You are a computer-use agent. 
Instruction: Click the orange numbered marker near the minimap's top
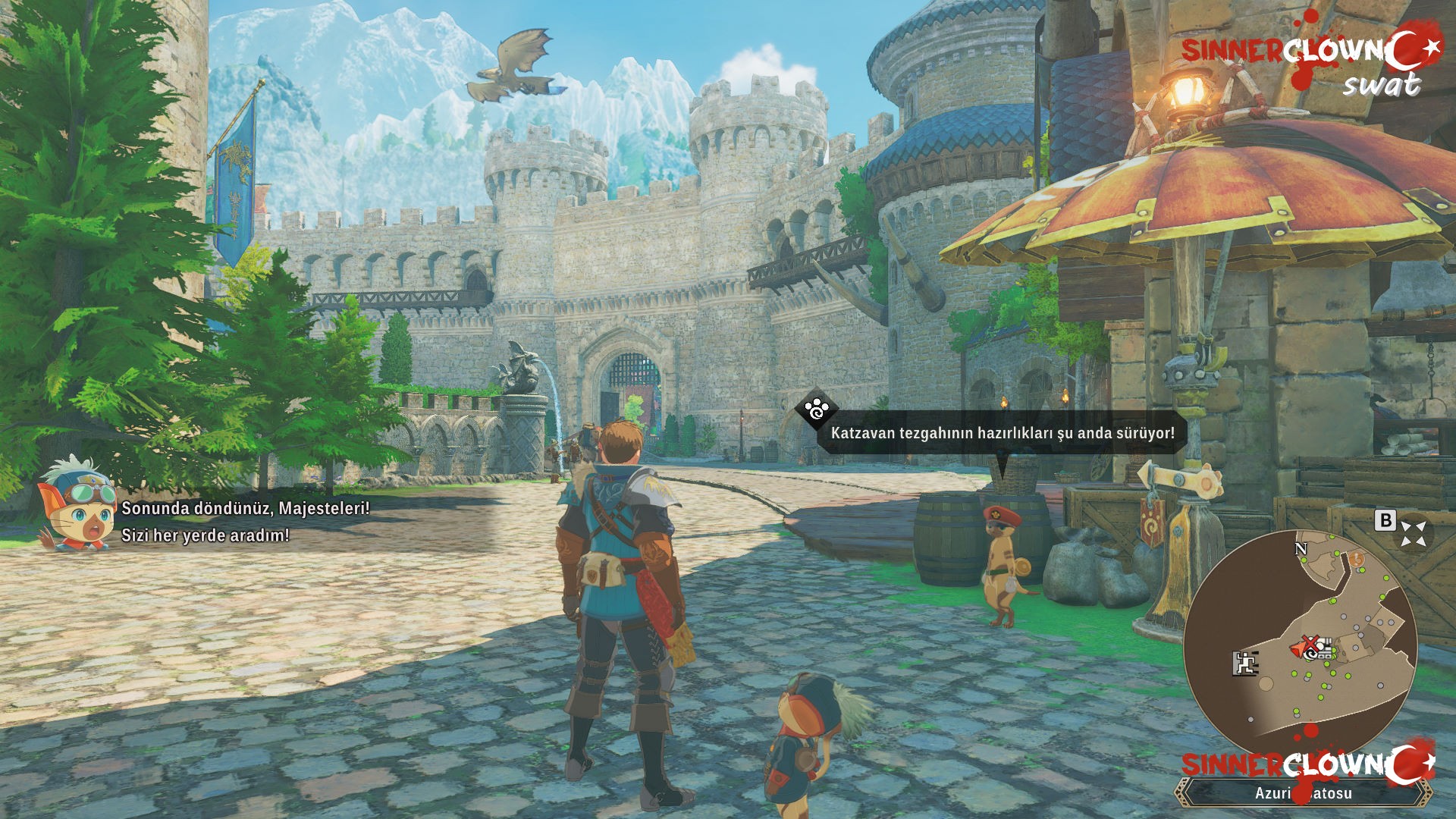click(x=1357, y=559)
